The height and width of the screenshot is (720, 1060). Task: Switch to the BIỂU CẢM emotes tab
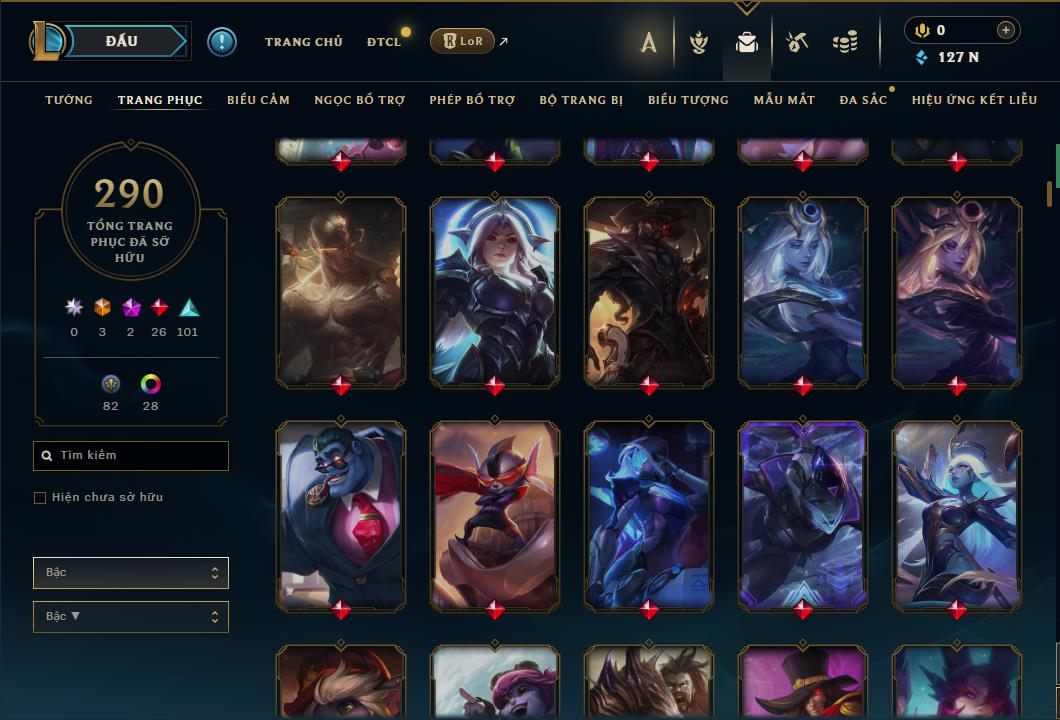point(258,100)
